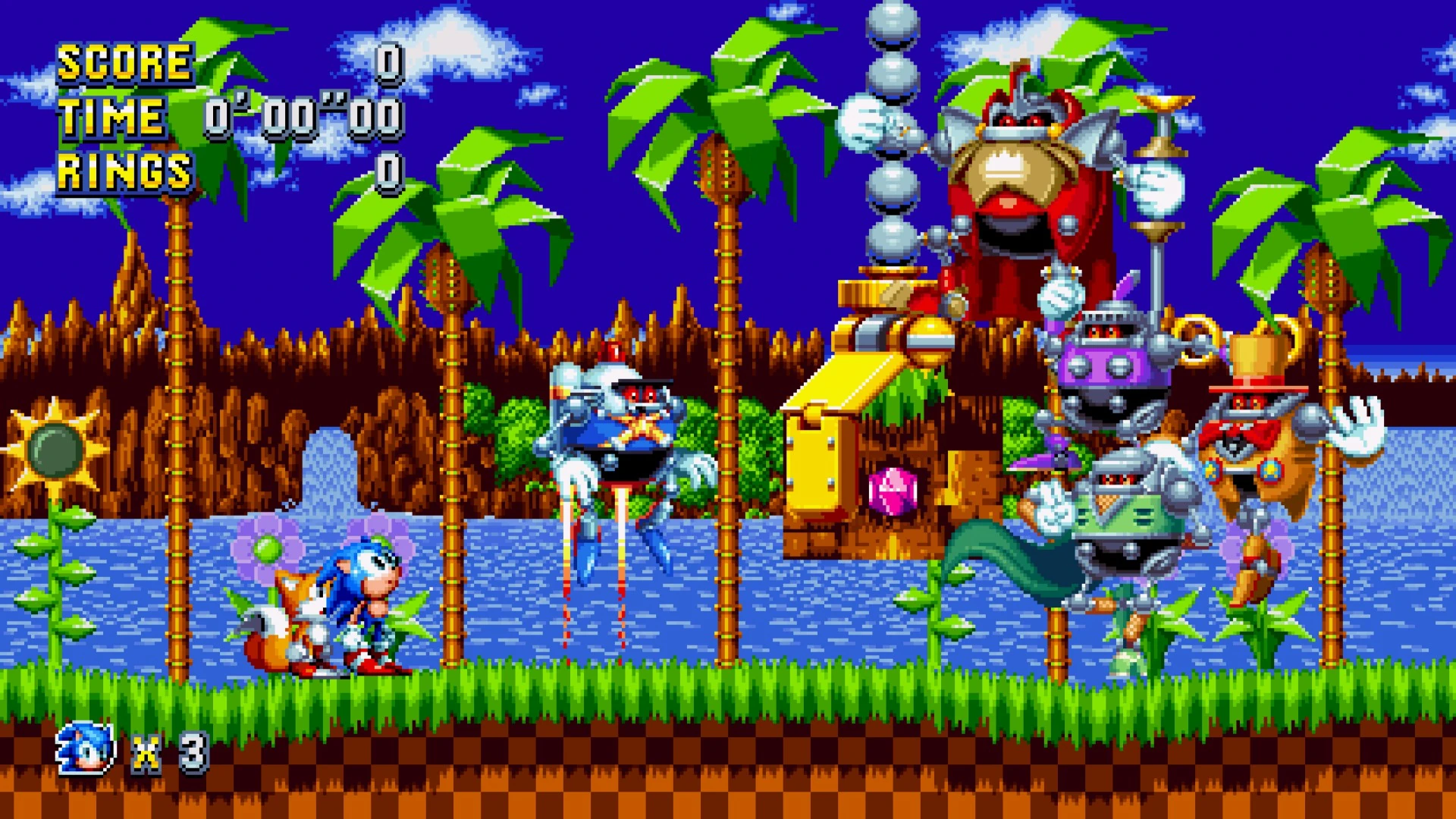Select the SCORE label in the HUD
The height and width of the screenshot is (819, 1456).
[125, 64]
